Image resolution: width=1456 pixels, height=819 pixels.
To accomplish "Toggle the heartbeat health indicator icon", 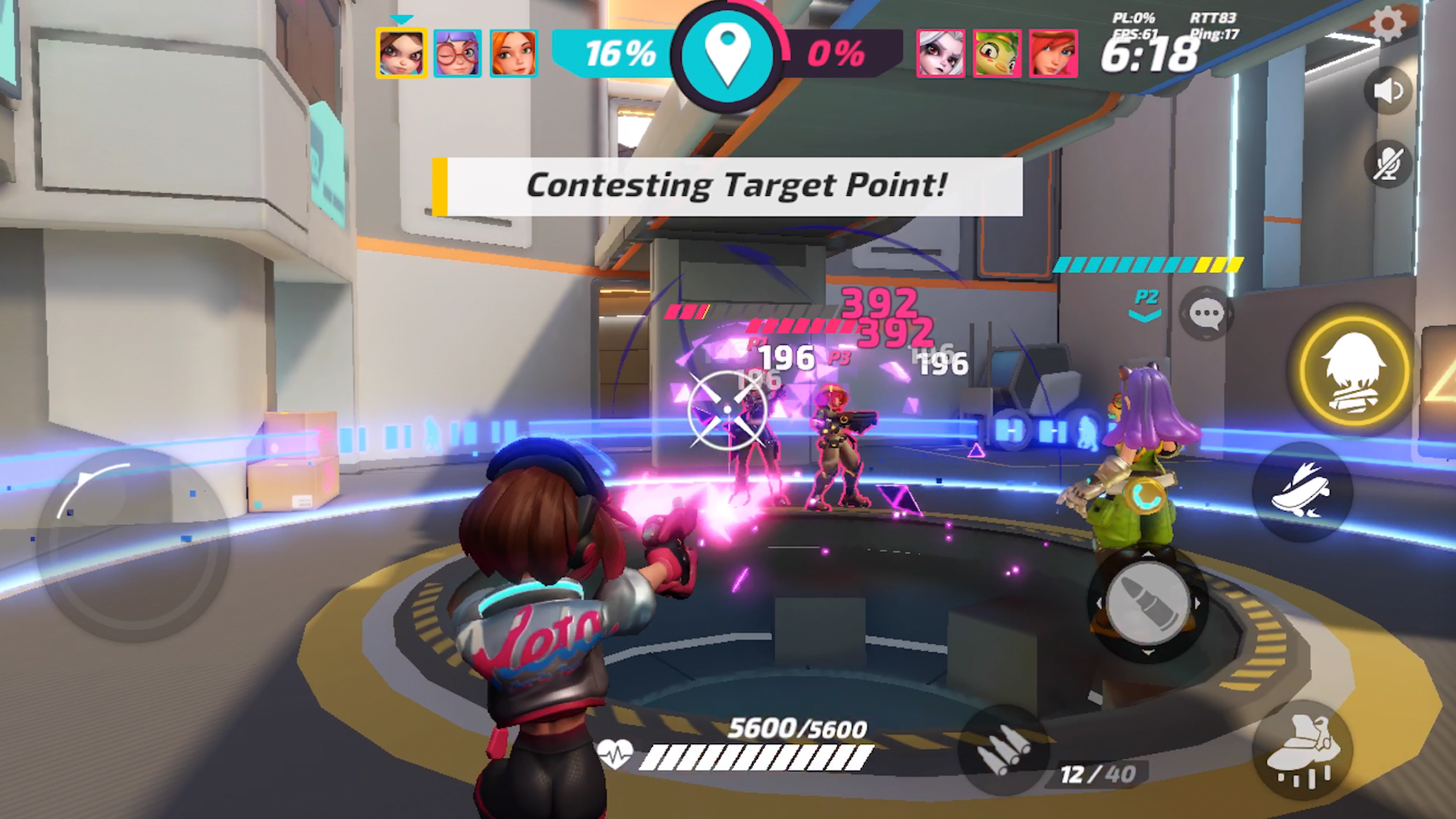I will 617,755.
